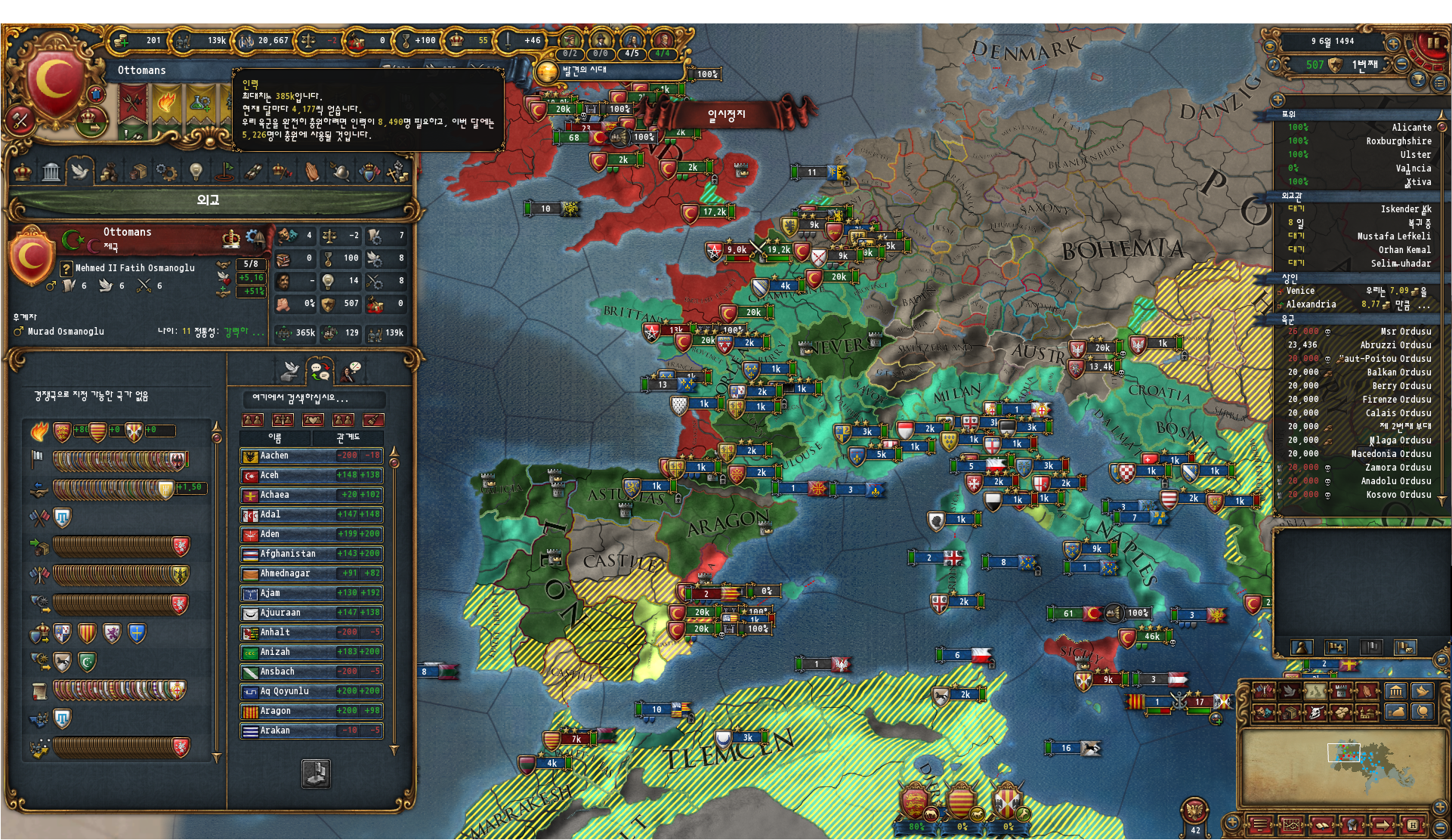
Task: Choose Aragon from the country list
Action: 311,712
